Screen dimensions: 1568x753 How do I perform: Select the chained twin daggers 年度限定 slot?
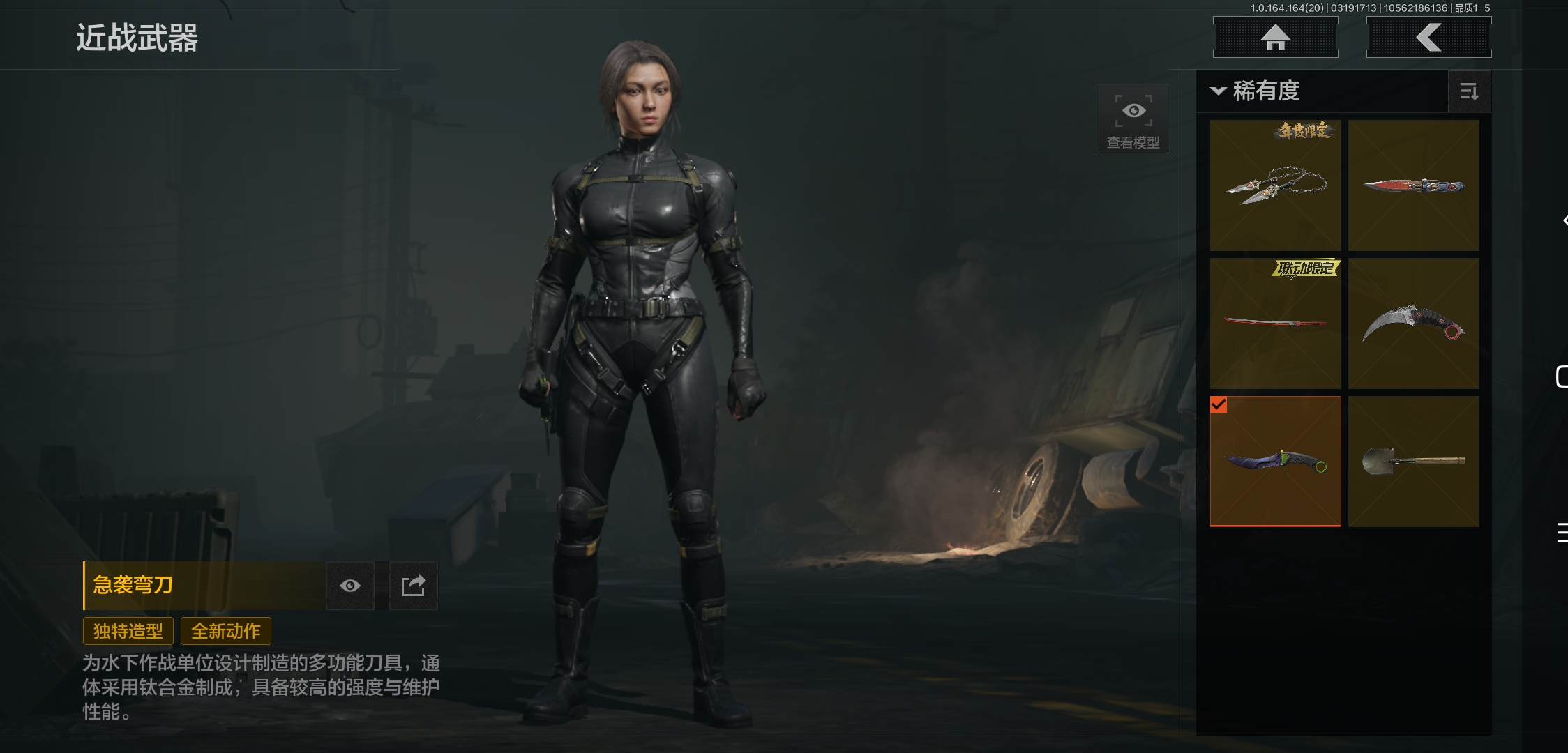coord(1275,185)
